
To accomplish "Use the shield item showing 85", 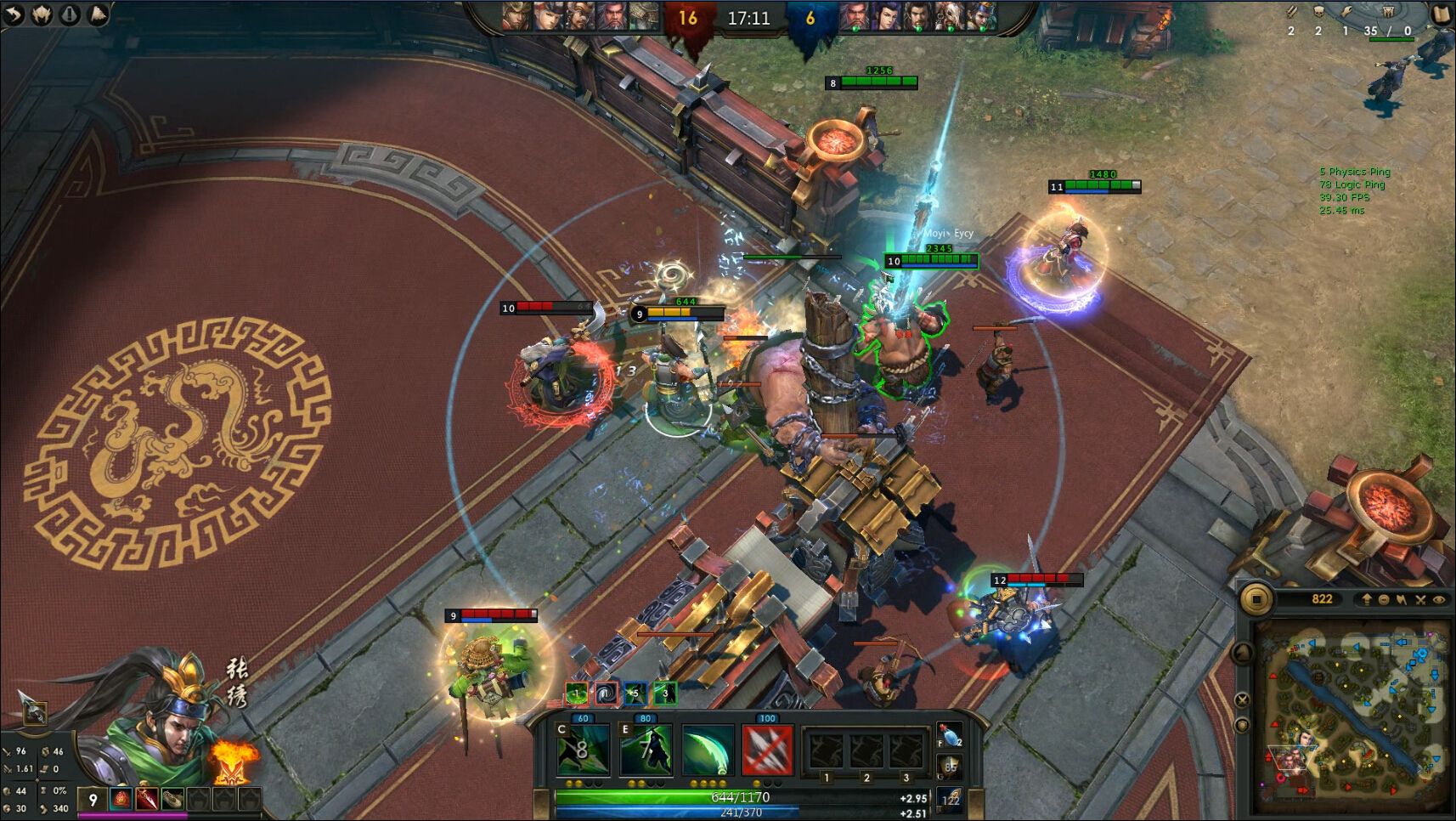I will pos(950,767).
